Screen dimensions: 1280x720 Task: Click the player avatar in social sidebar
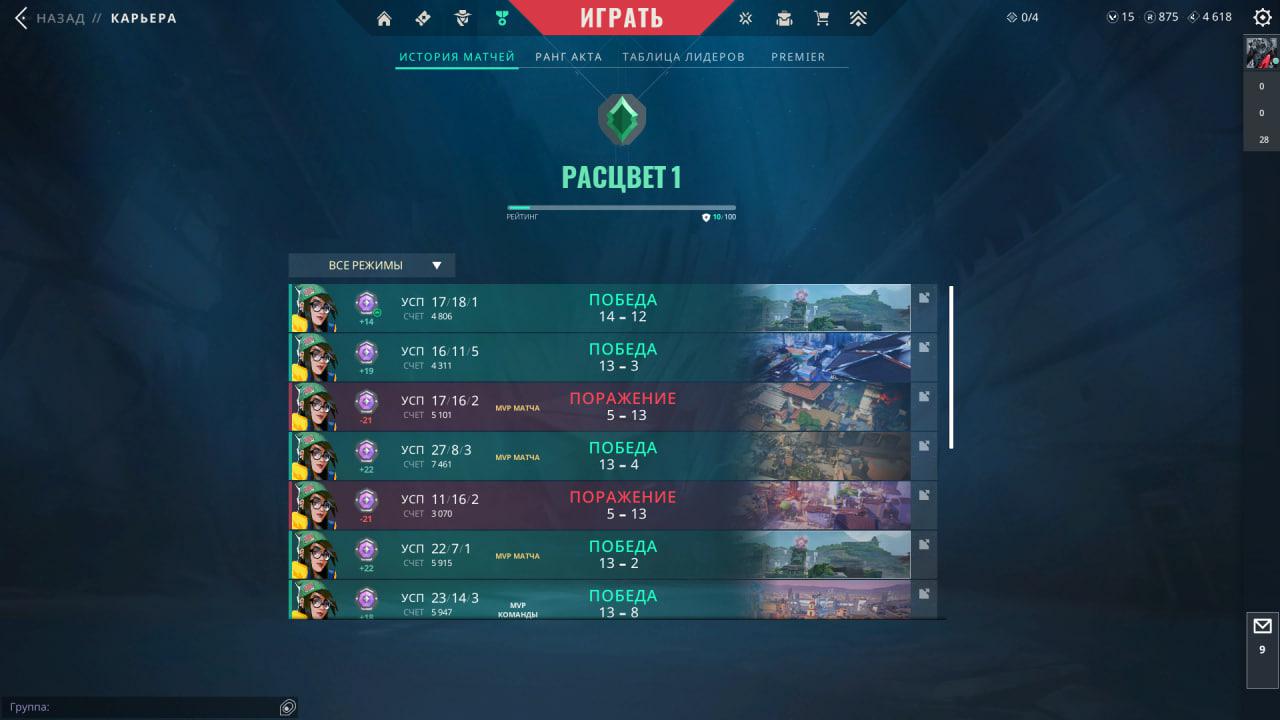[1261, 53]
